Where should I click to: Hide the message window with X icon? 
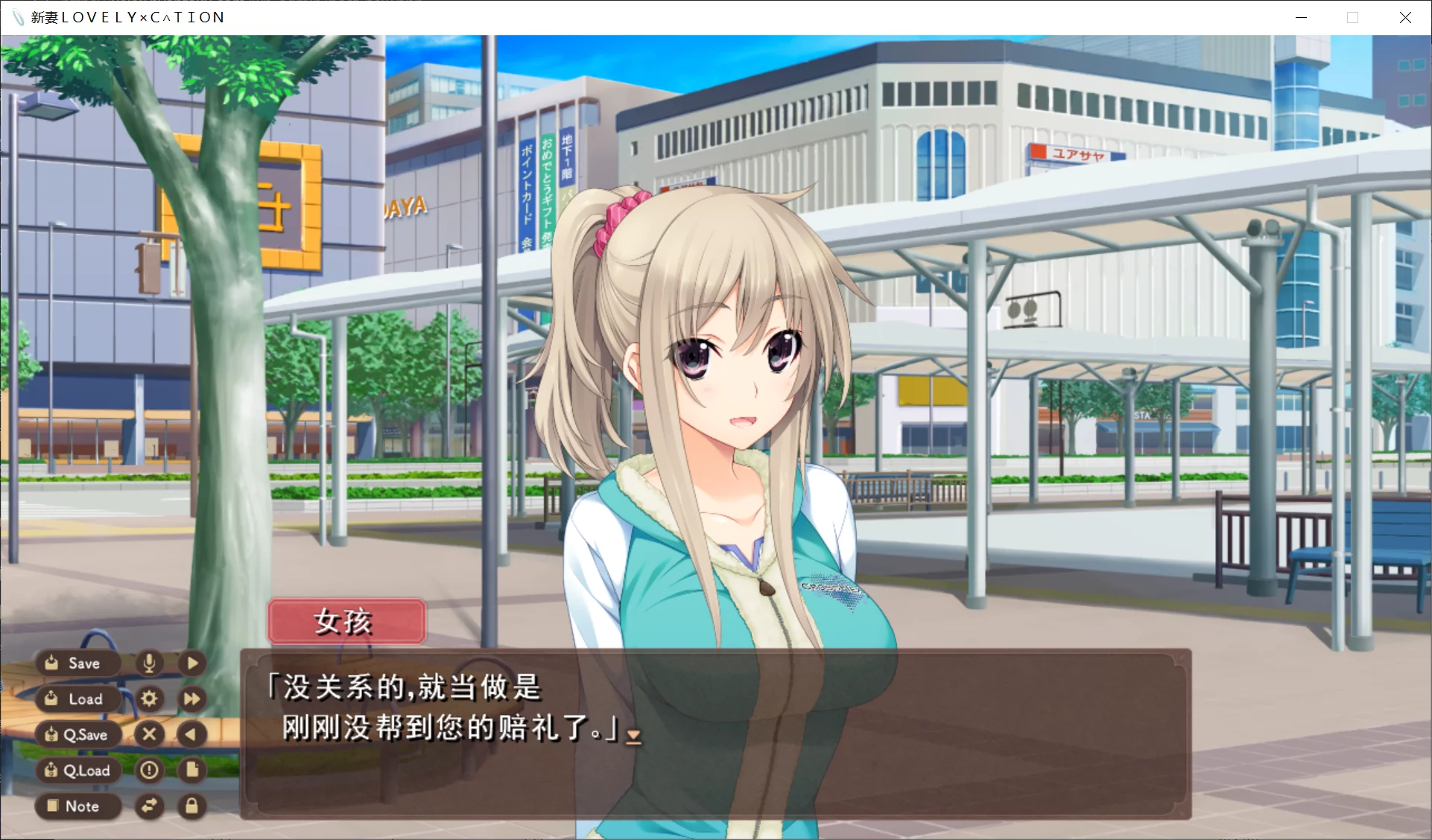[149, 734]
